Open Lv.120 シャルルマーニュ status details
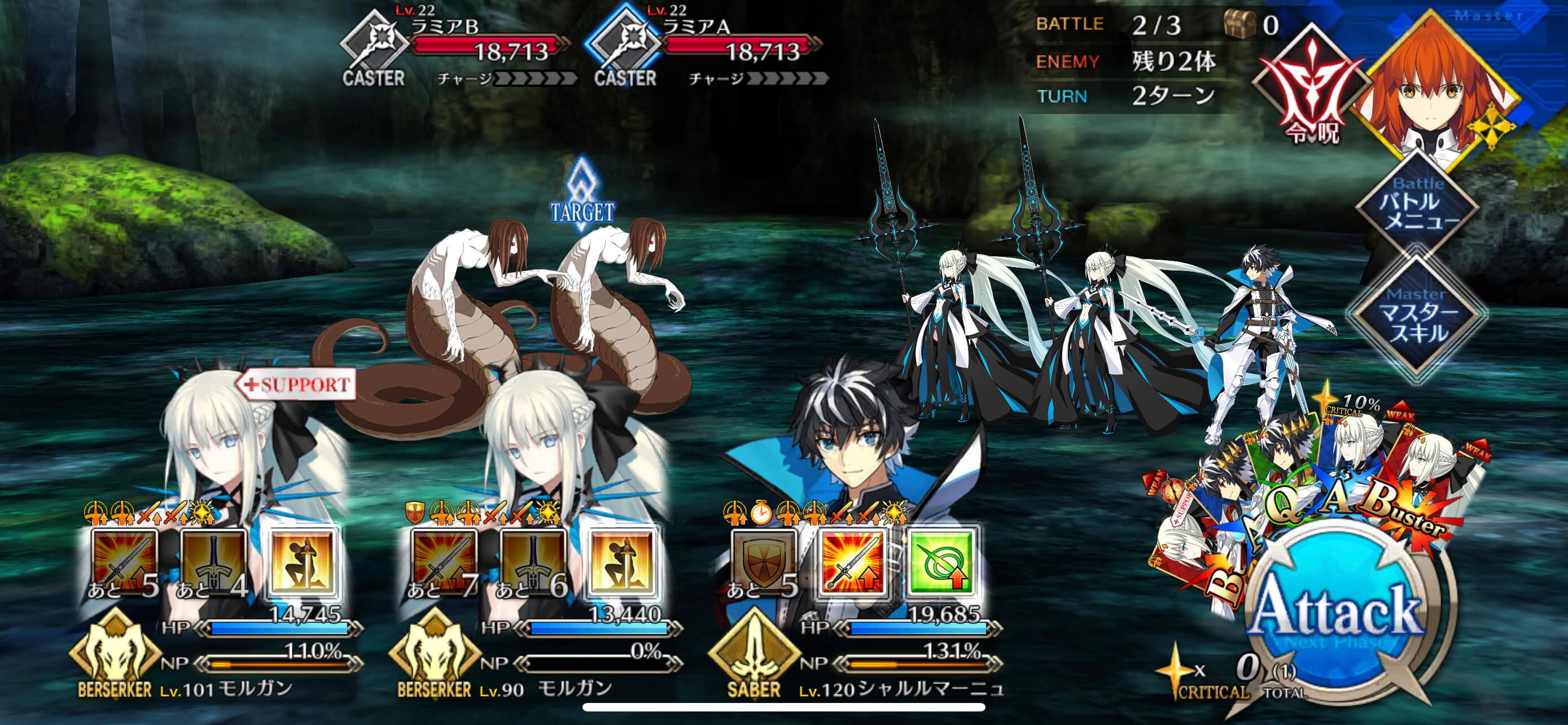Screen dimensions: 1568x725 901,688
